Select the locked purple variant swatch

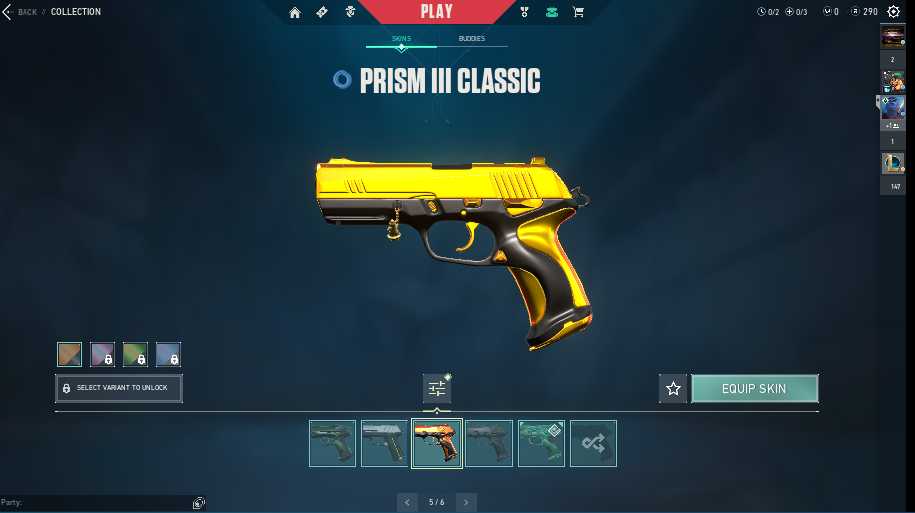pos(102,354)
